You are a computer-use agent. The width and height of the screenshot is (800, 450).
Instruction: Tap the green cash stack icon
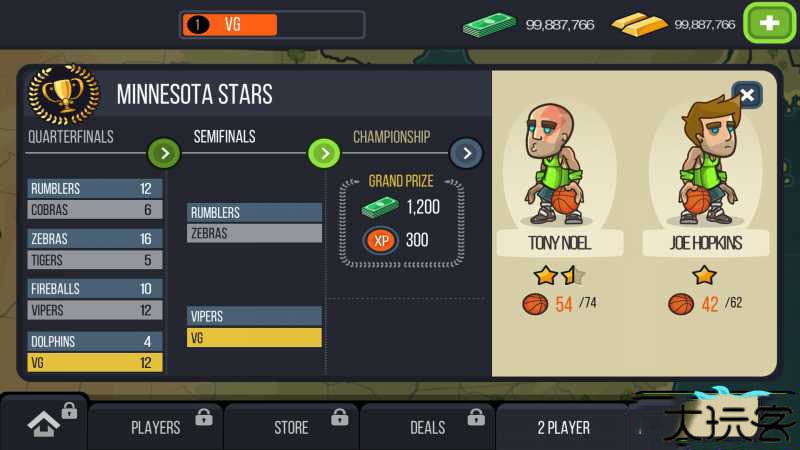pyautogui.click(x=489, y=24)
